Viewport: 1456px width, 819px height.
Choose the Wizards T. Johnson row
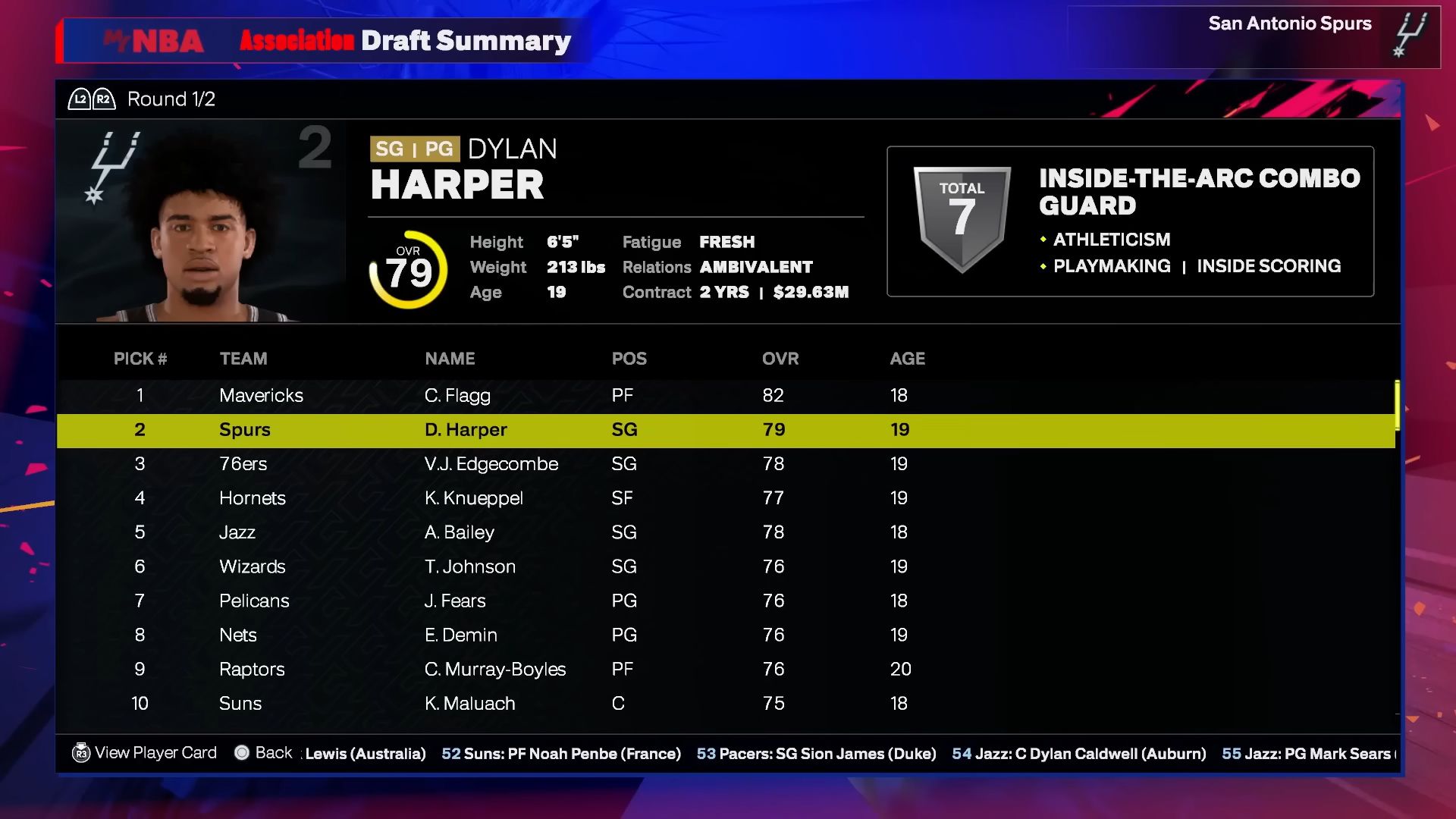pos(531,566)
